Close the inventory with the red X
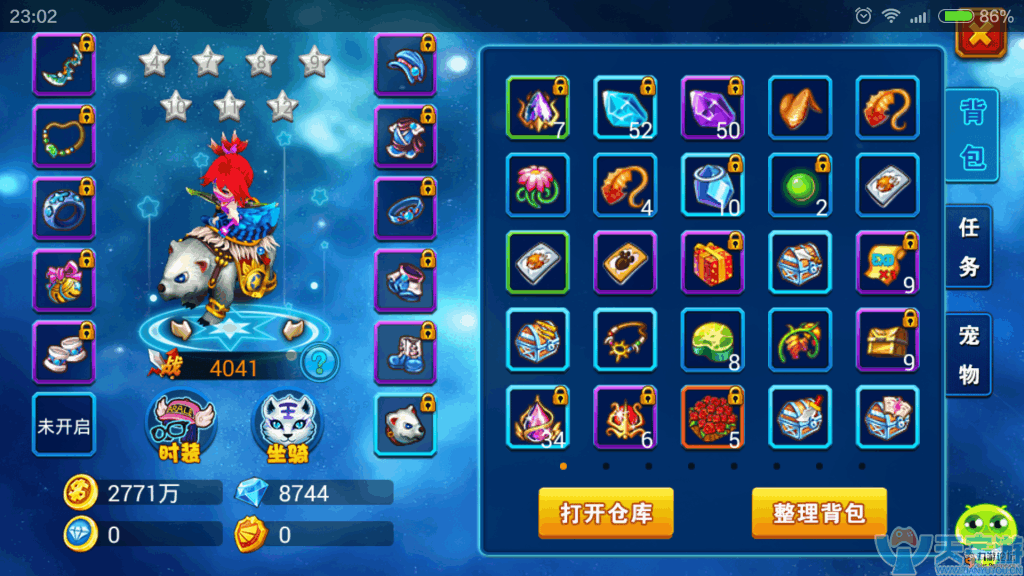 click(982, 37)
